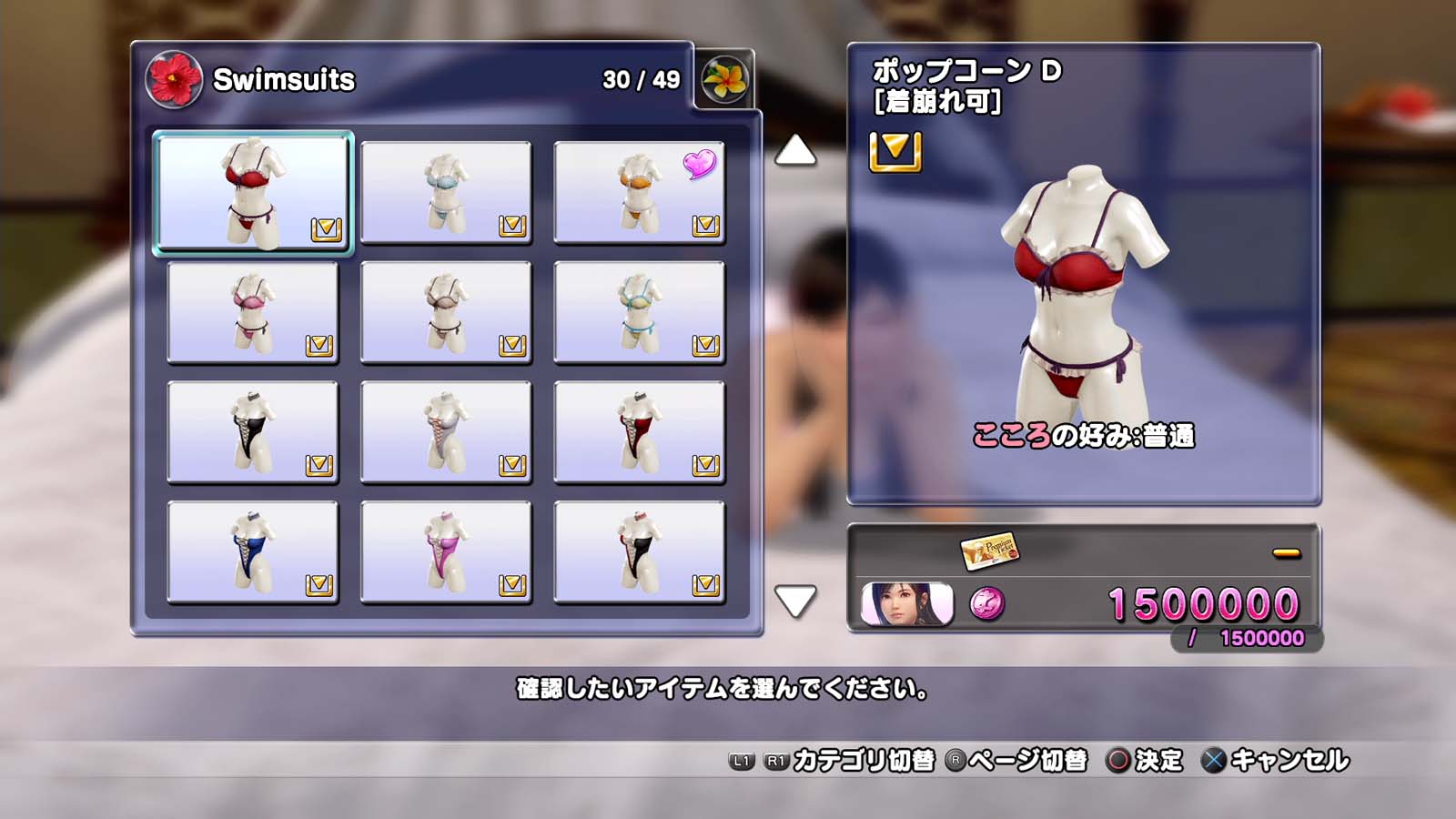Viewport: 1456px width, 819px height.
Task: Switch to the yellow flower category tab
Action: point(724,79)
